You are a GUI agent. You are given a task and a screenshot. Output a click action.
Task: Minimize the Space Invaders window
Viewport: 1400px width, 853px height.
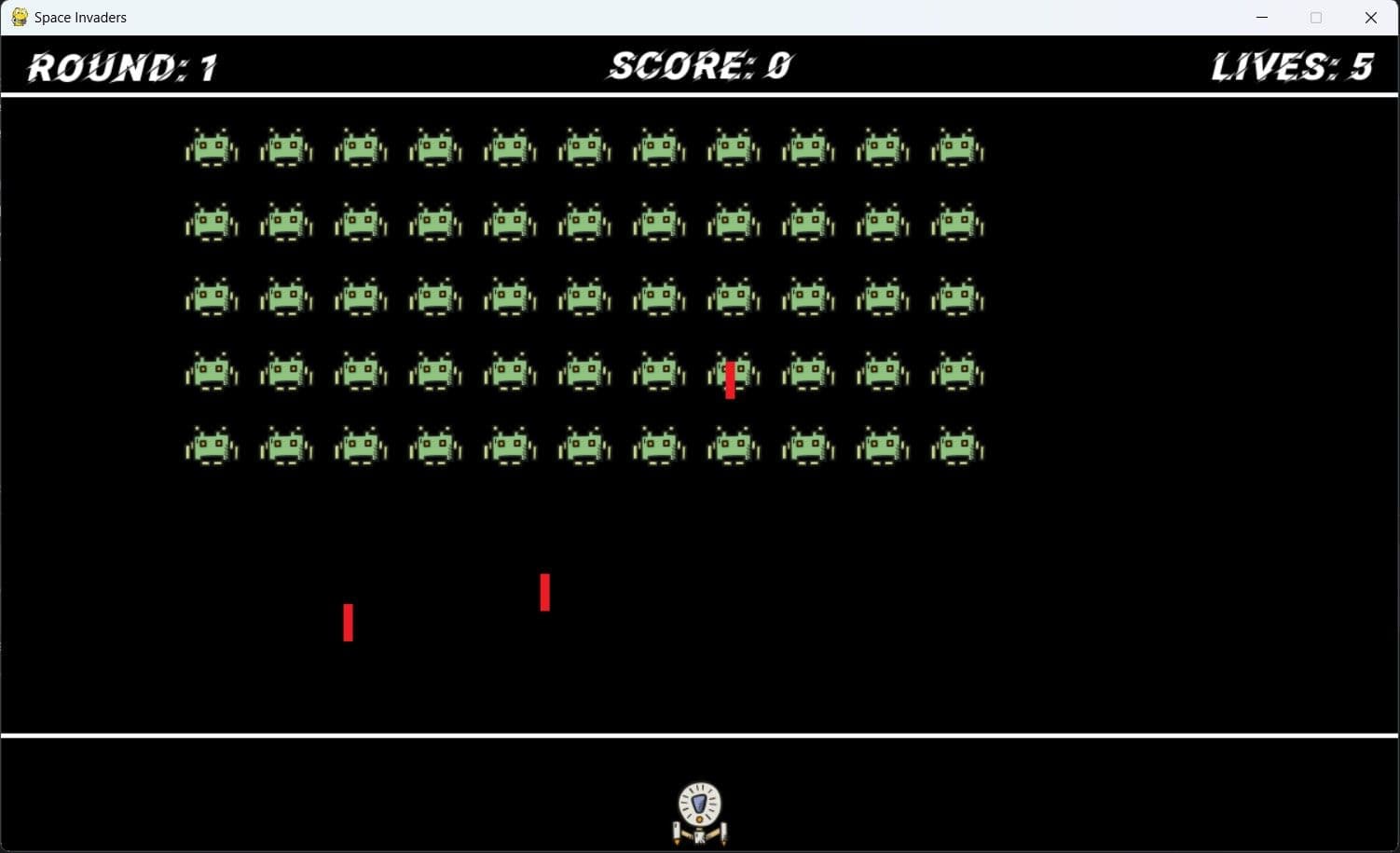(x=1262, y=17)
